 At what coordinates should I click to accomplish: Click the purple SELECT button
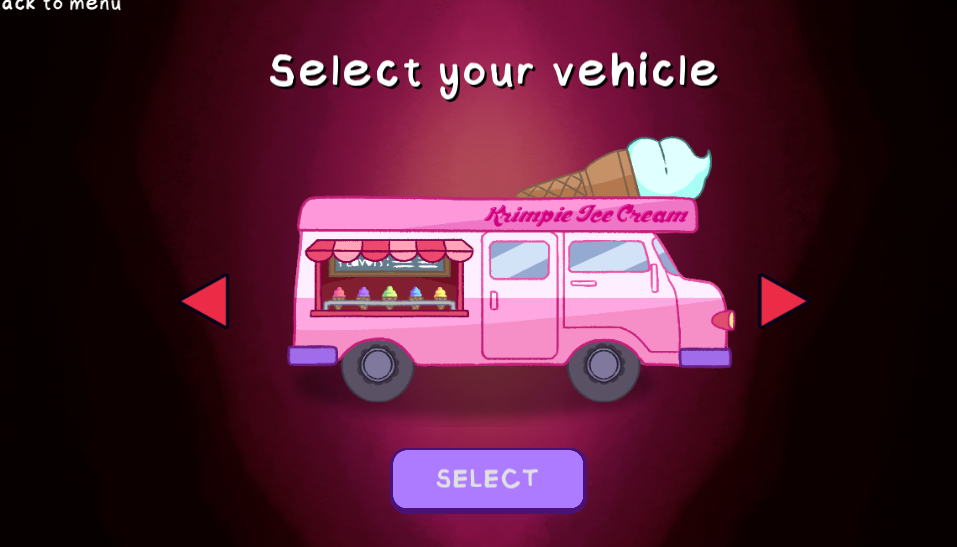point(488,479)
